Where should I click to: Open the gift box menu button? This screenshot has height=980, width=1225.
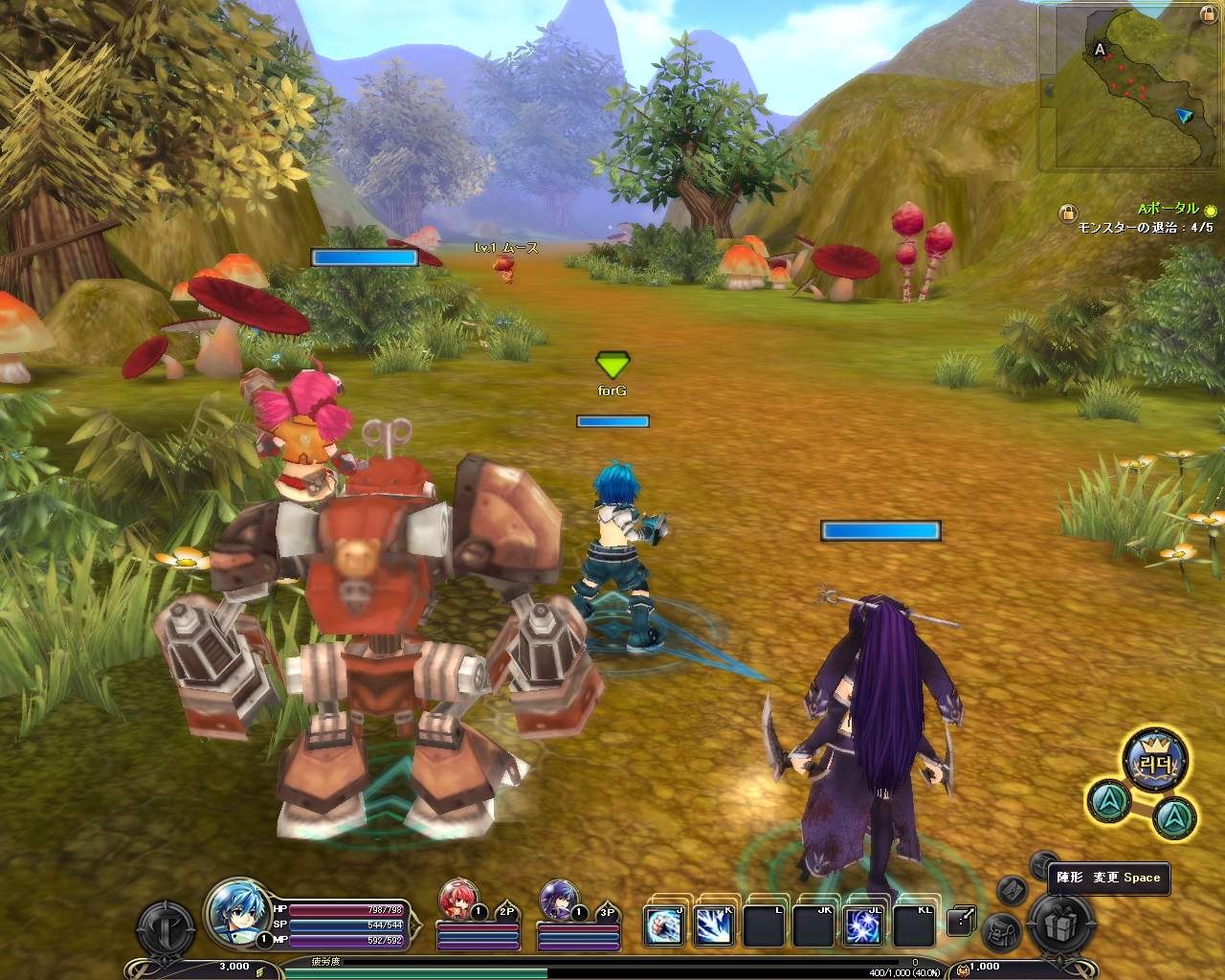point(1060,925)
